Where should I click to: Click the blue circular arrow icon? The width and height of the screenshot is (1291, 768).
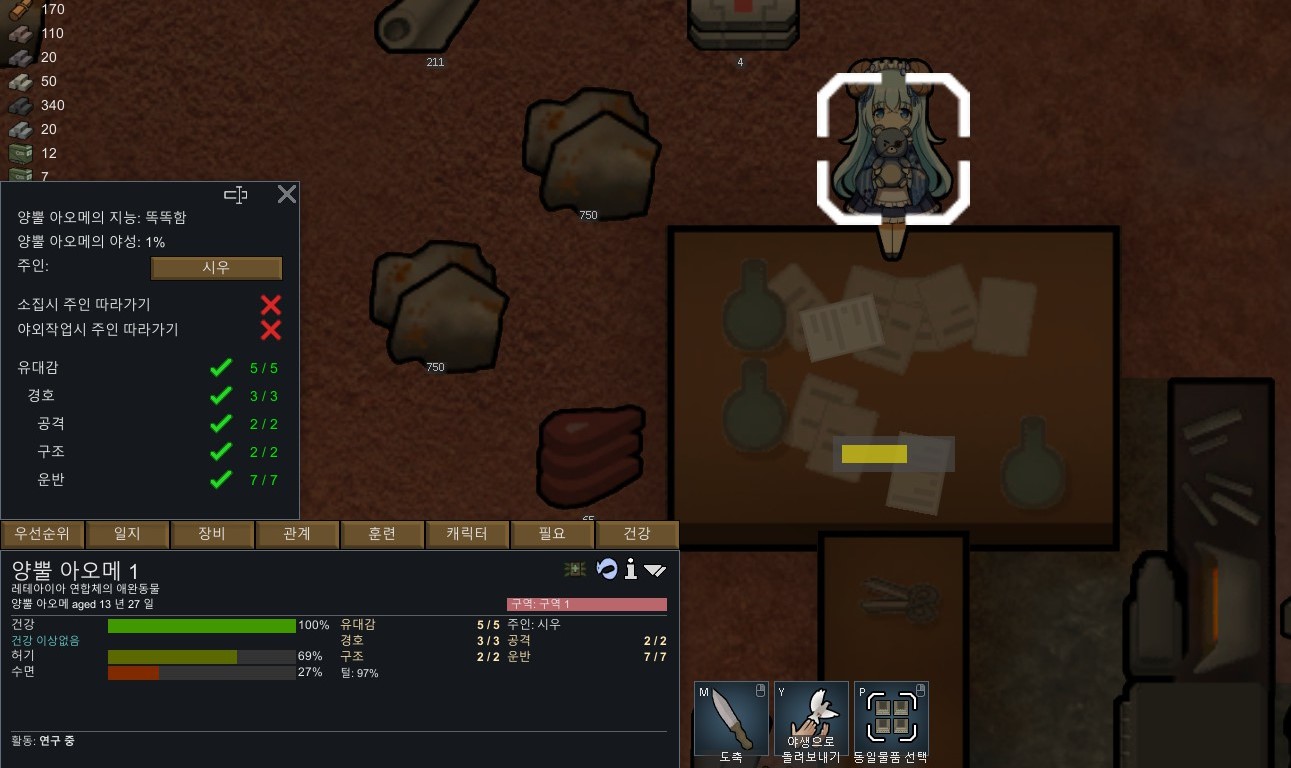[x=606, y=569]
